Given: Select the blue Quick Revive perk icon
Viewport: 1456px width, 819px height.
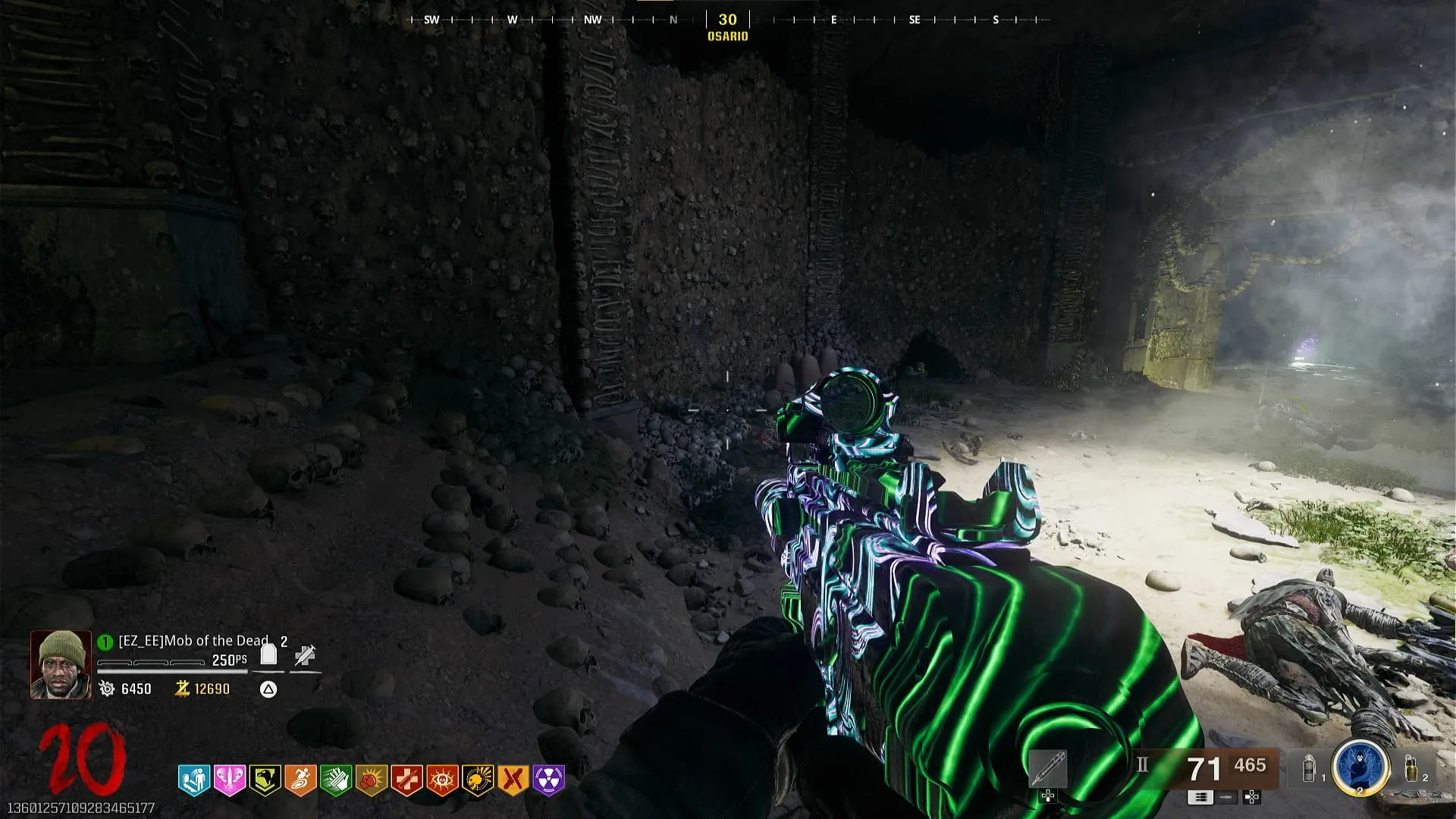Looking at the screenshot, I should point(194,780).
